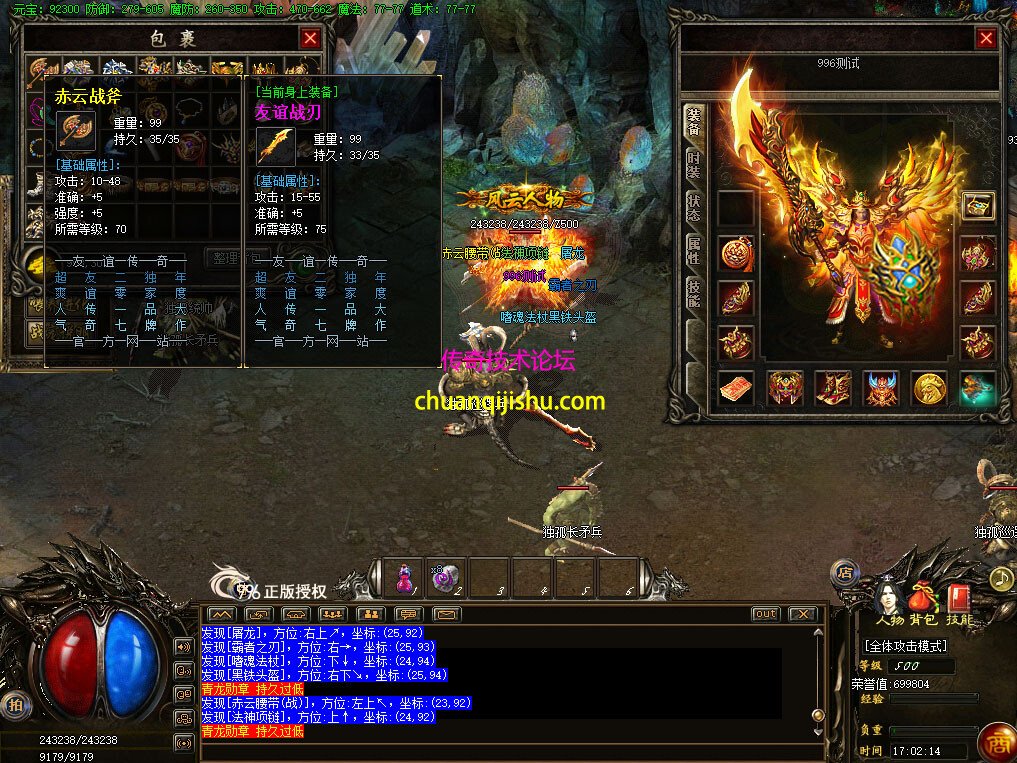This screenshot has height=763, width=1017.
Task: Click the chat 'out' button
Action: tap(765, 614)
